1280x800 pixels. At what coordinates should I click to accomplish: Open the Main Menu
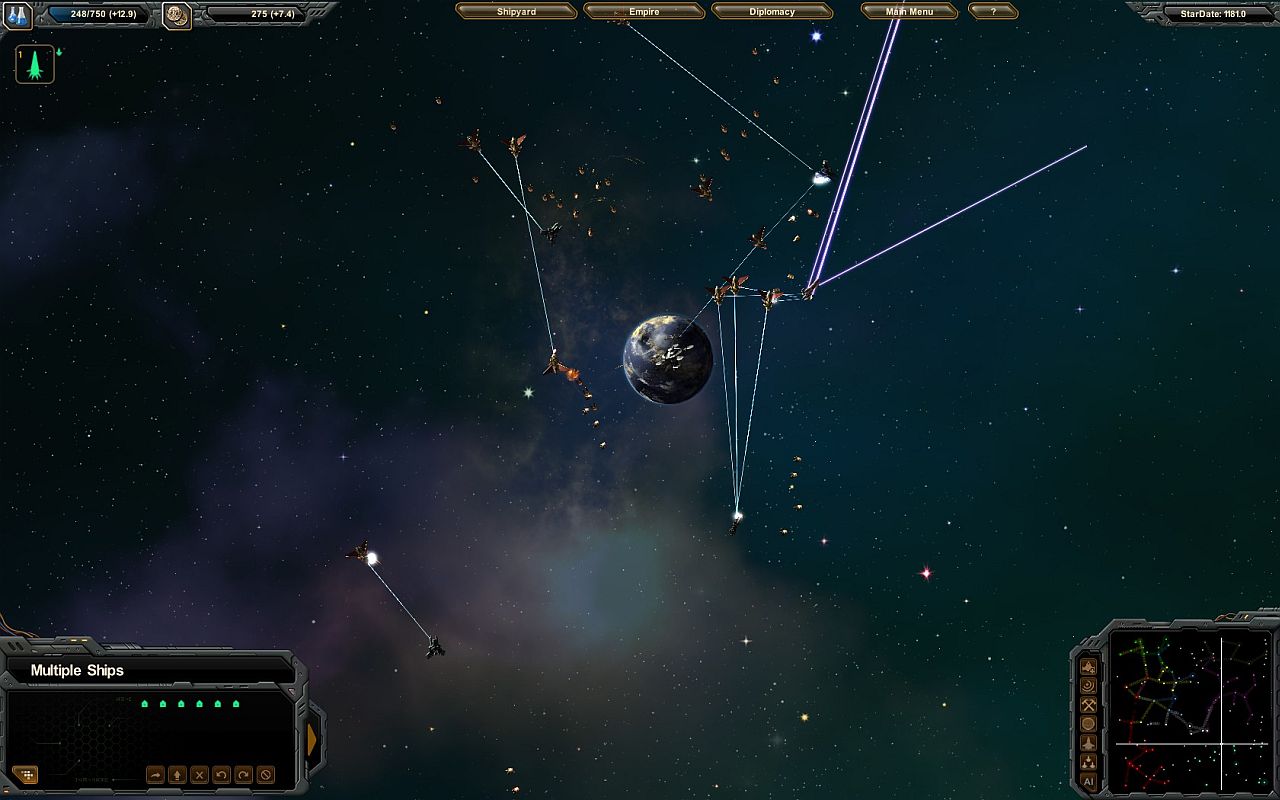pyautogui.click(x=909, y=11)
